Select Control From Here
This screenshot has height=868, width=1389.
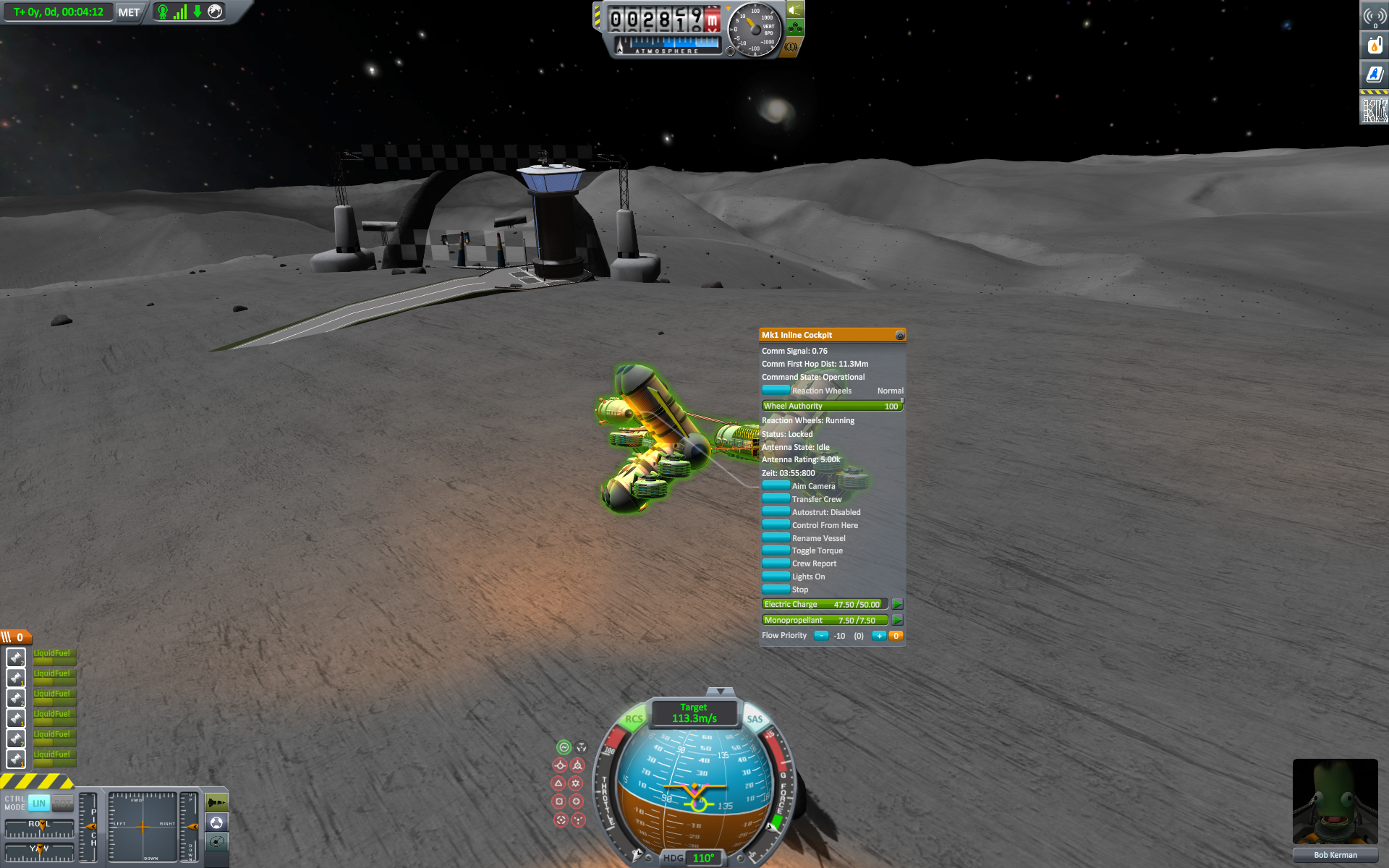tap(776, 525)
